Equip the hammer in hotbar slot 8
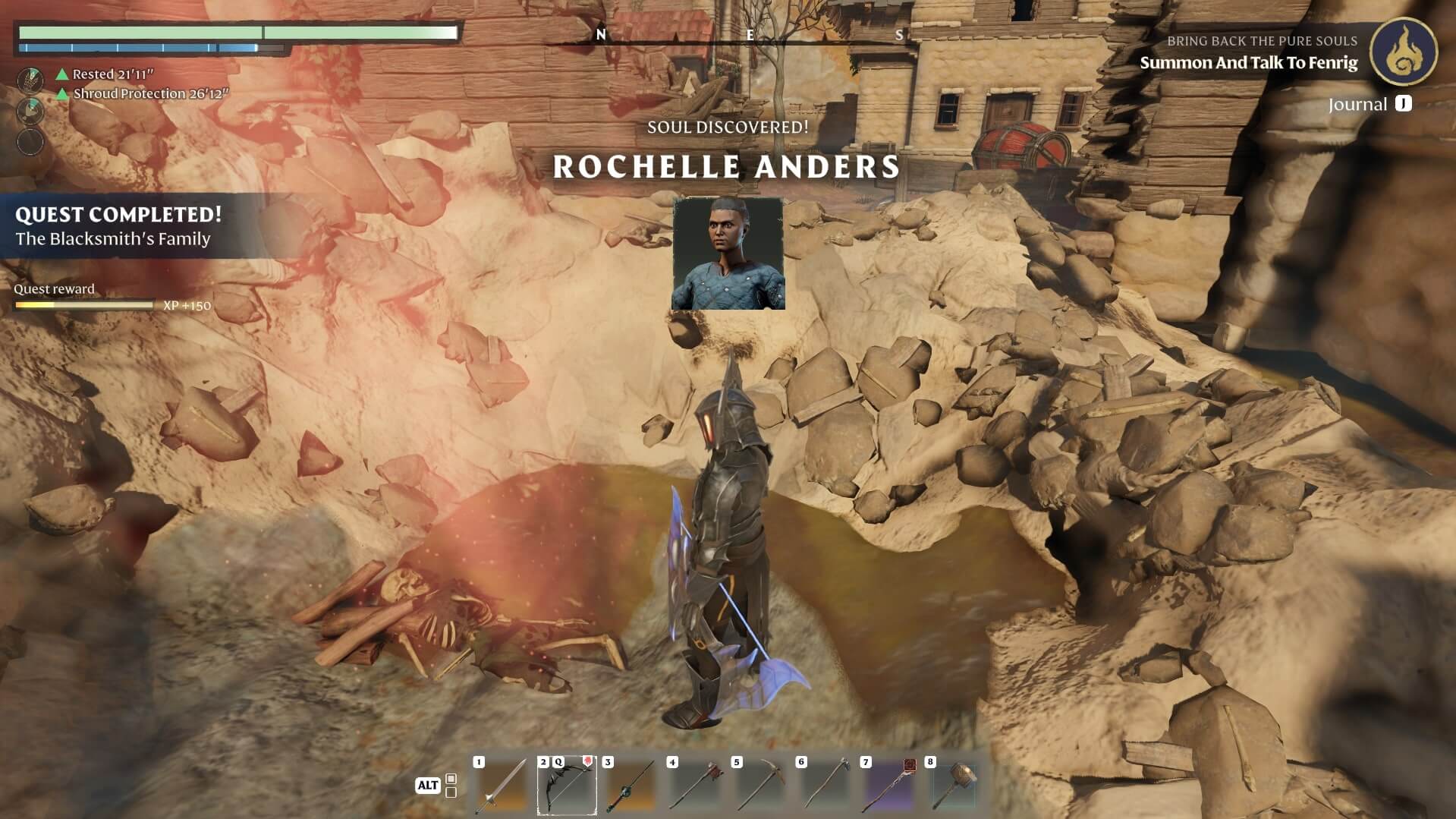 pyautogui.click(x=953, y=786)
